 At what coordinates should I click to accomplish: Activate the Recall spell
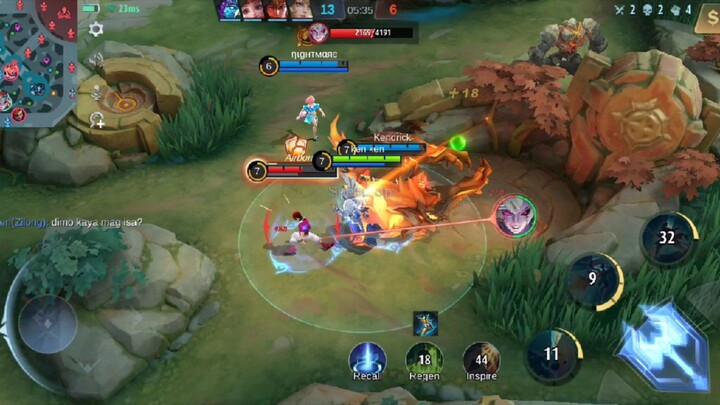pos(367,359)
